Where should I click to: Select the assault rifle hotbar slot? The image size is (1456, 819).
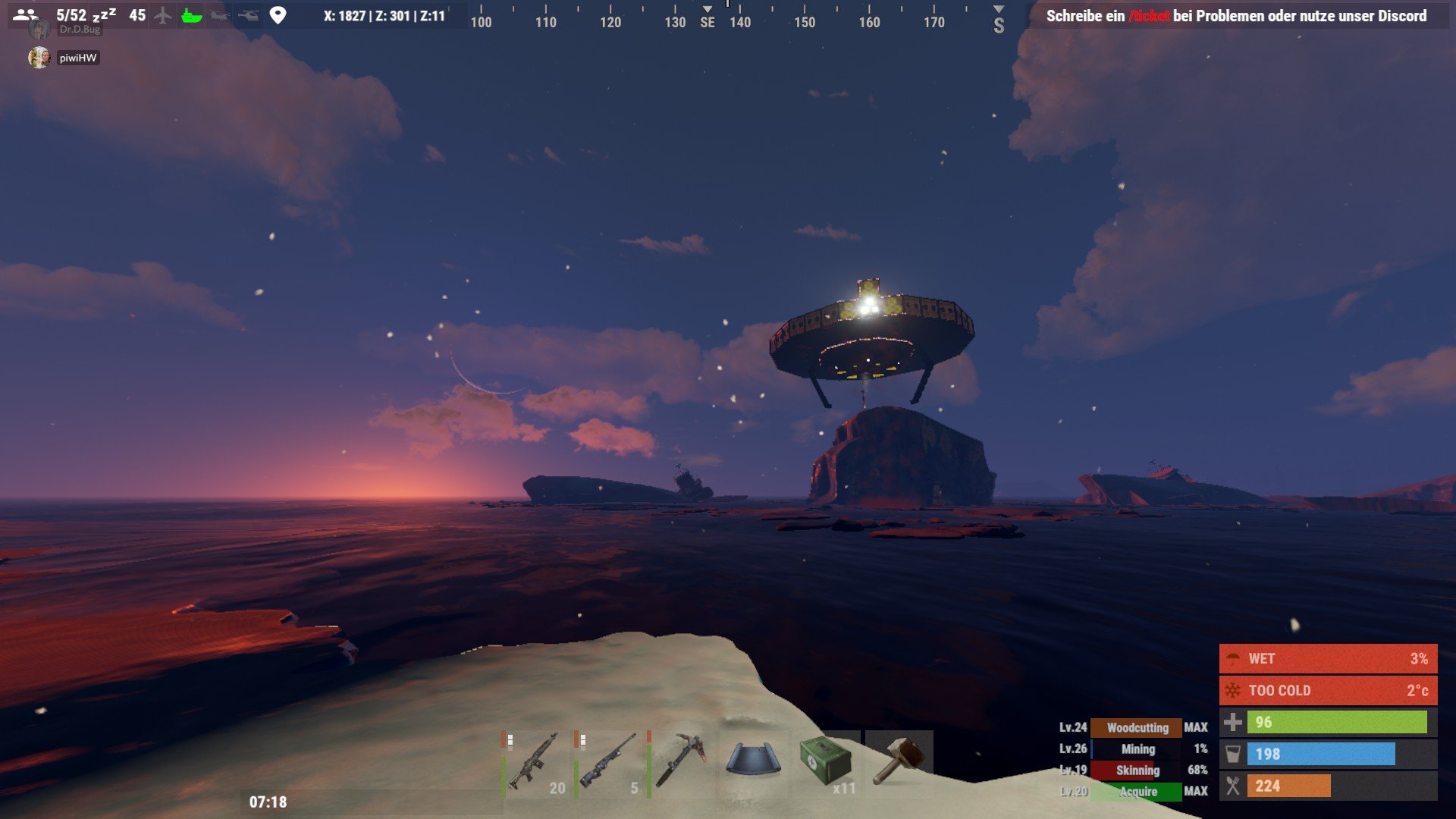(535, 762)
